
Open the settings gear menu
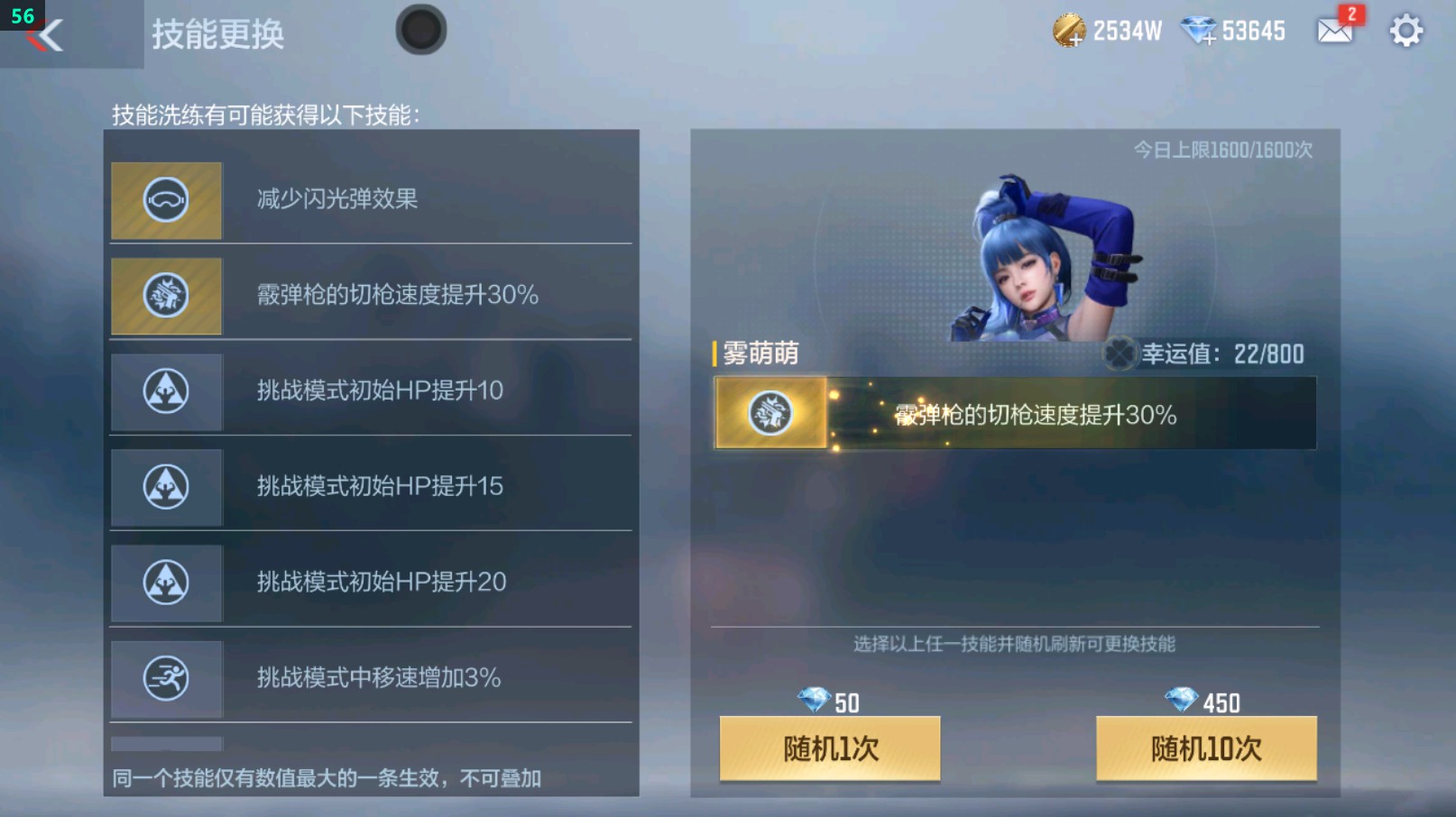1405,30
